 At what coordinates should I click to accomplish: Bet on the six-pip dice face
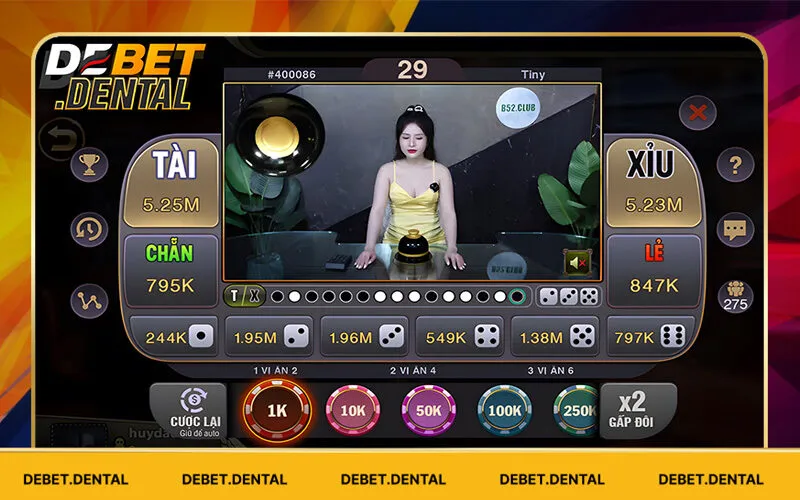pos(650,337)
